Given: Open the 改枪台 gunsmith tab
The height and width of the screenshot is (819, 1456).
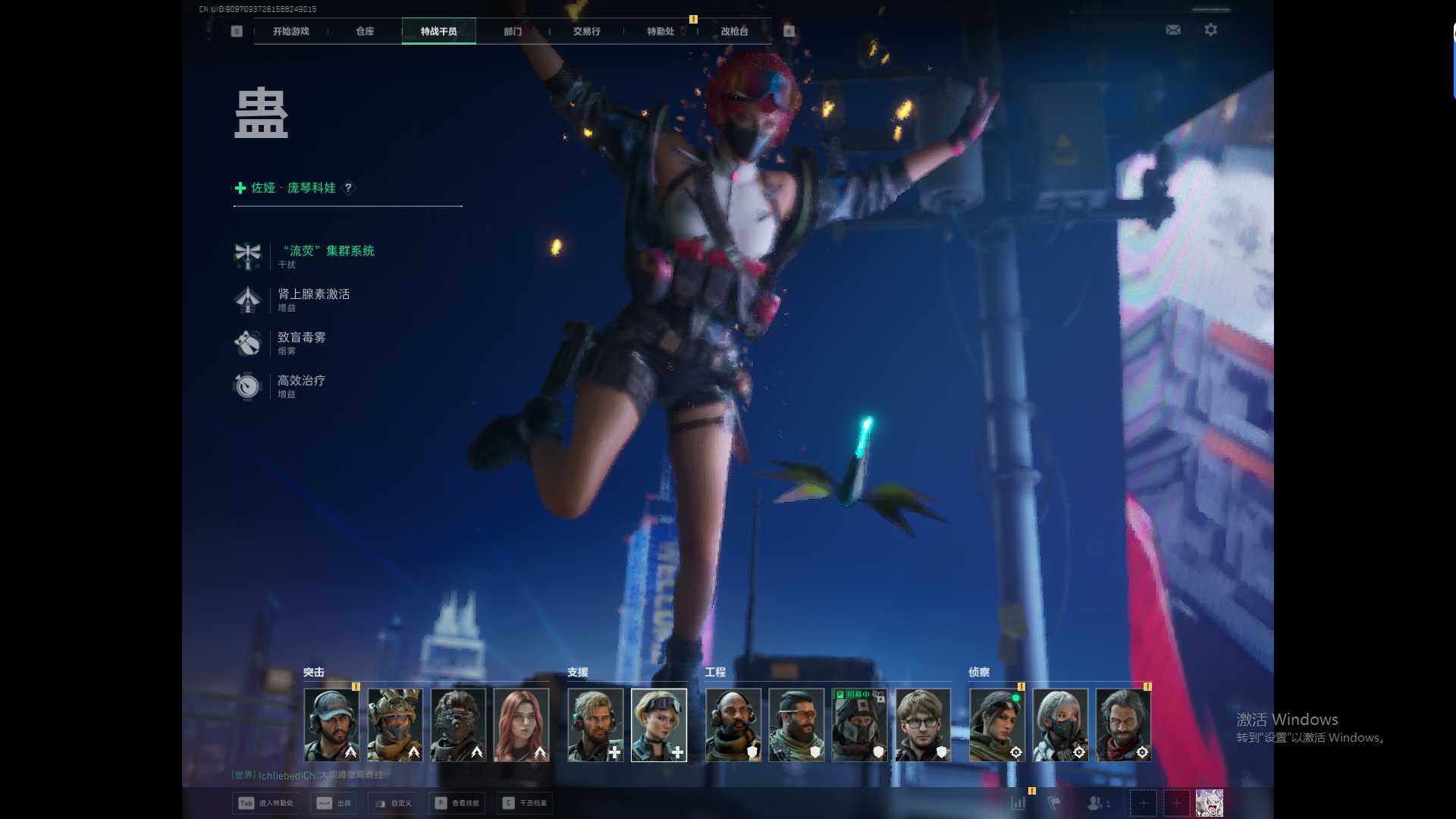Looking at the screenshot, I should [x=734, y=31].
